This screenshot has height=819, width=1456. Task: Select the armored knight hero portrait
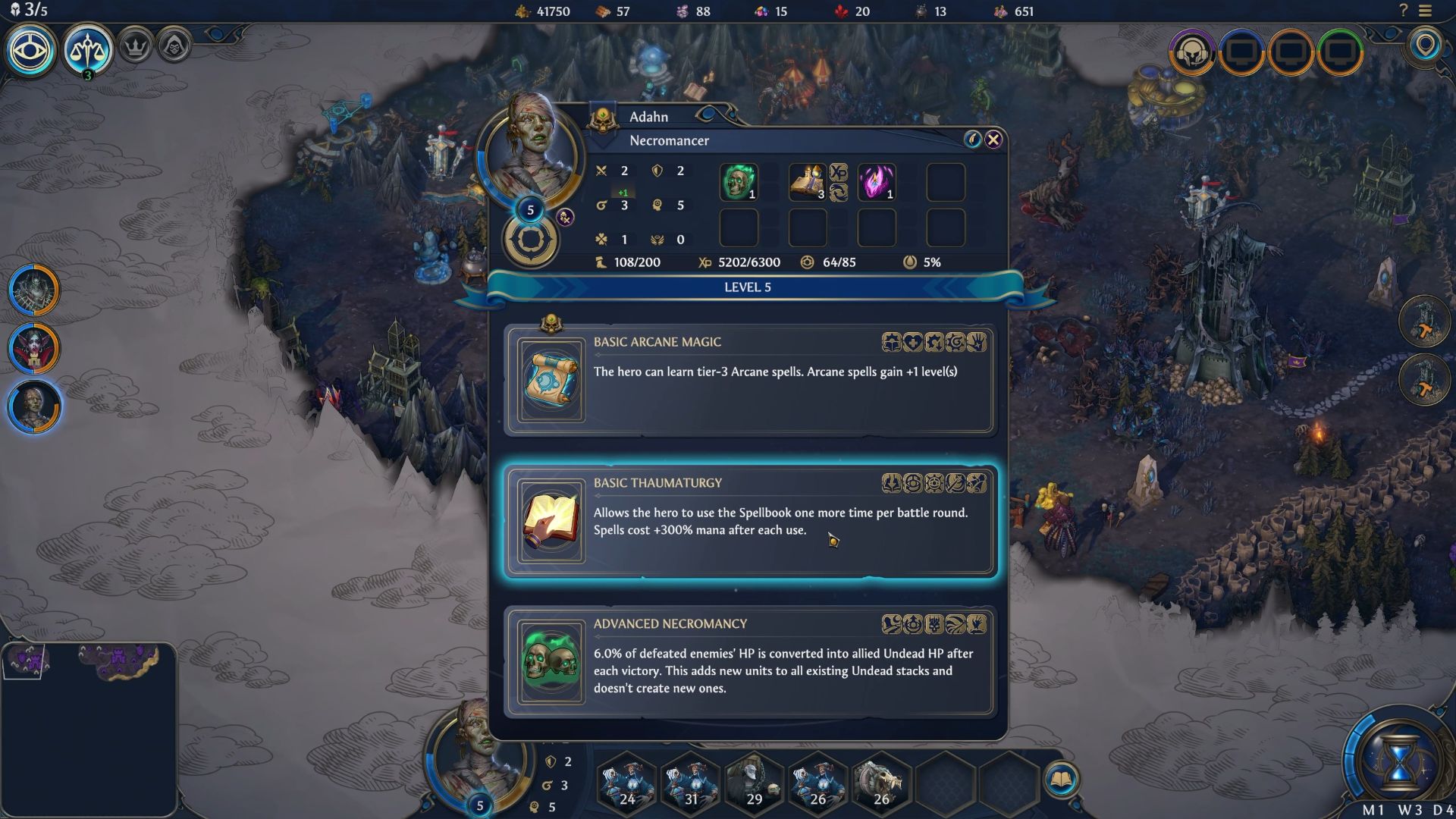coord(34,290)
